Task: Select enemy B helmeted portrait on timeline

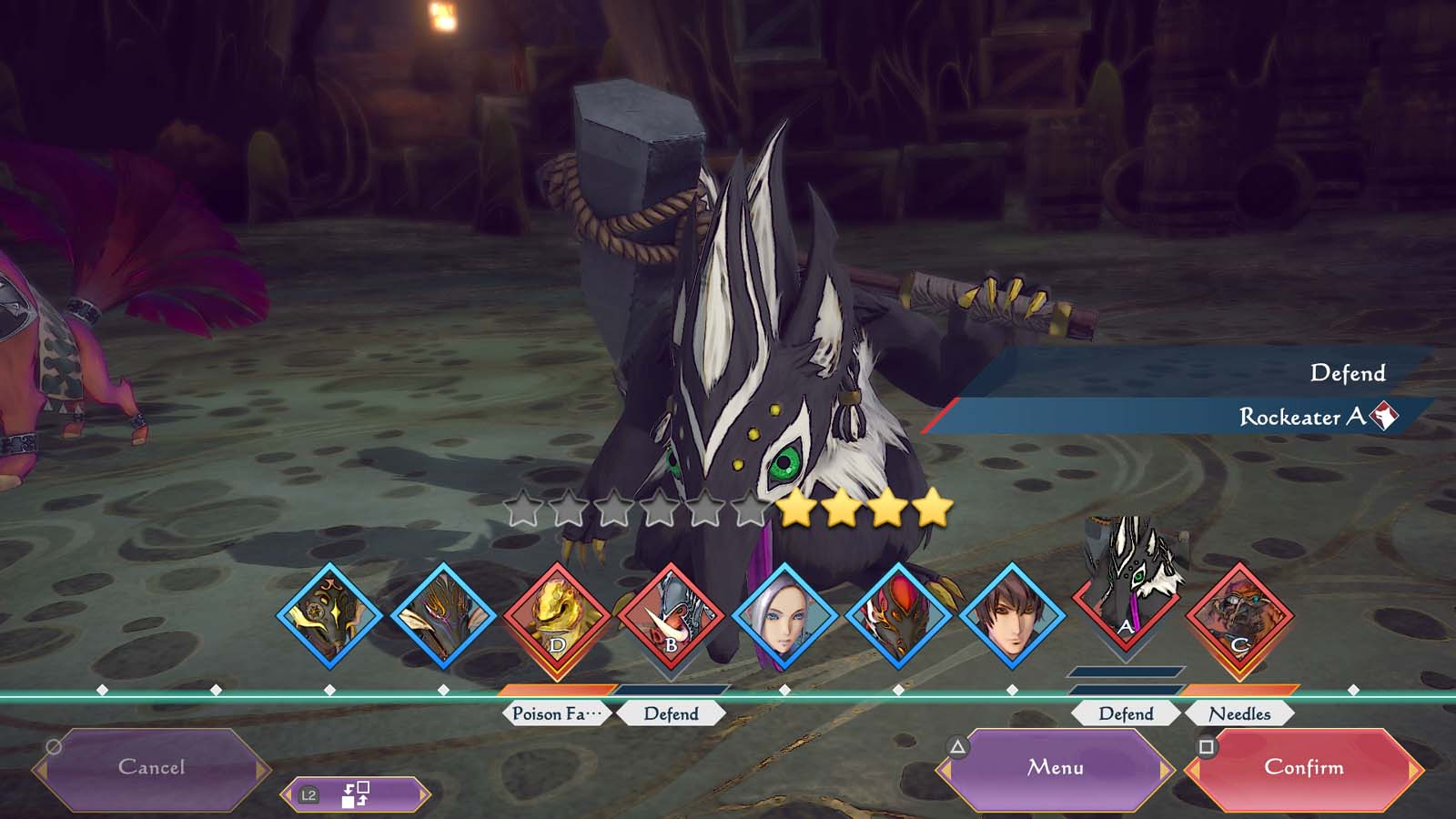Action: 671,619
